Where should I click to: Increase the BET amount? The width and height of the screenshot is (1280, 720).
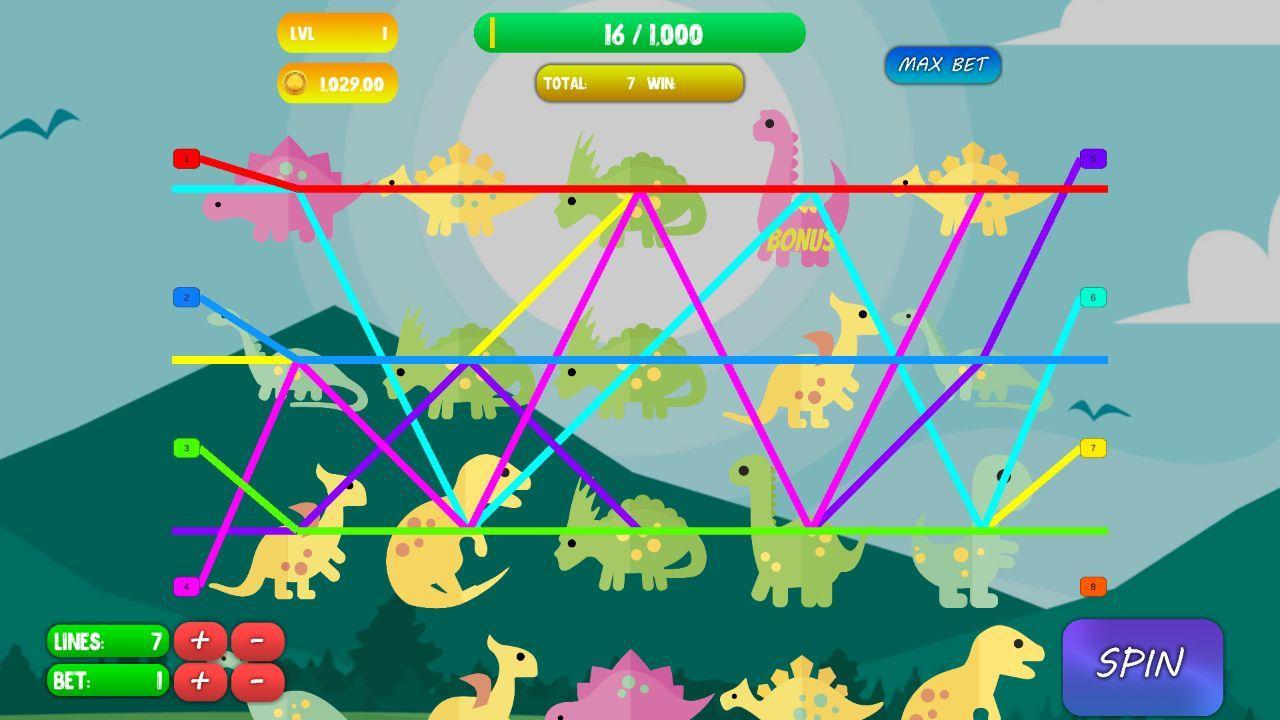tap(199, 681)
